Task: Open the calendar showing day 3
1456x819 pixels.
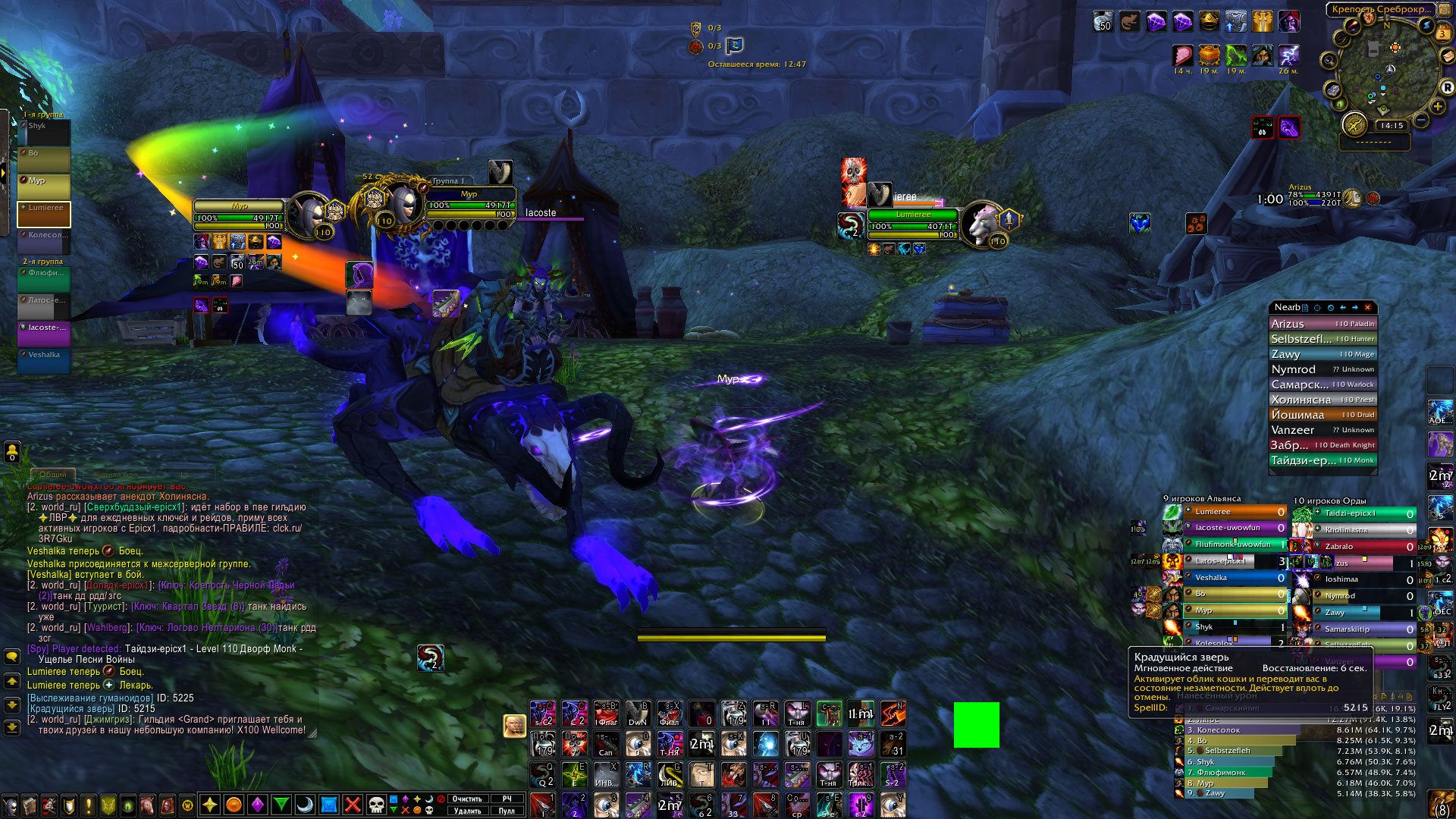Action: point(1442,33)
